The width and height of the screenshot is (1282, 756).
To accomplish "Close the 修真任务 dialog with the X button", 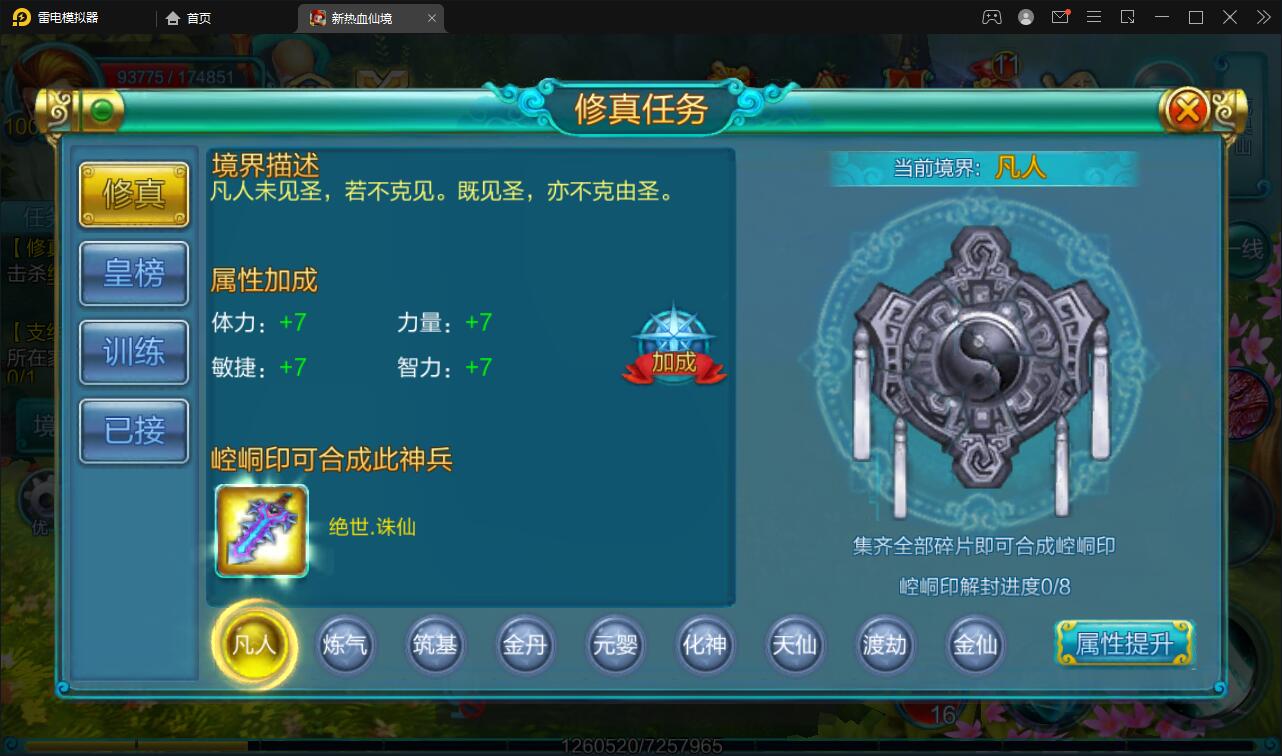I will click(x=1188, y=110).
